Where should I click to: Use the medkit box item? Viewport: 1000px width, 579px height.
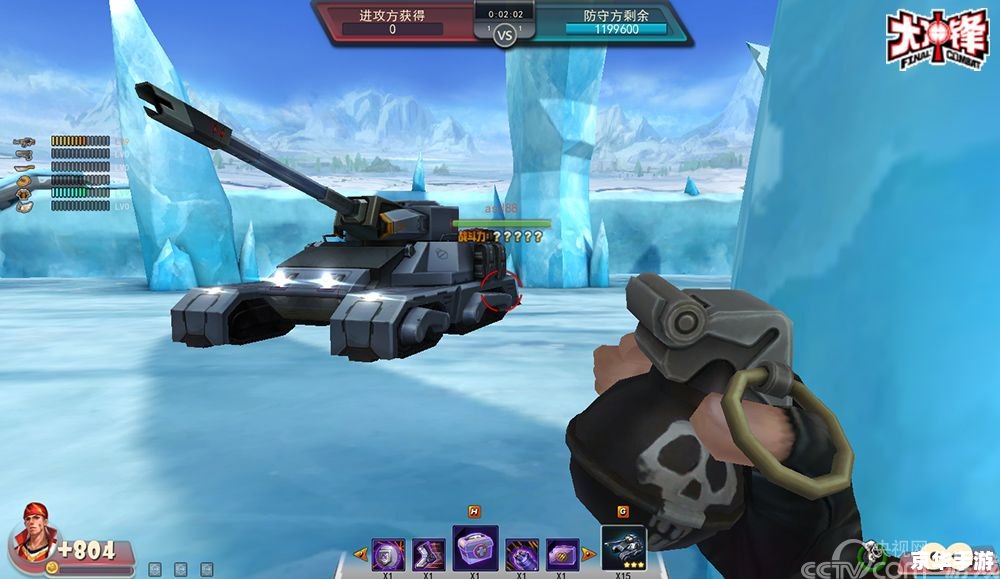[x=475, y=549]
